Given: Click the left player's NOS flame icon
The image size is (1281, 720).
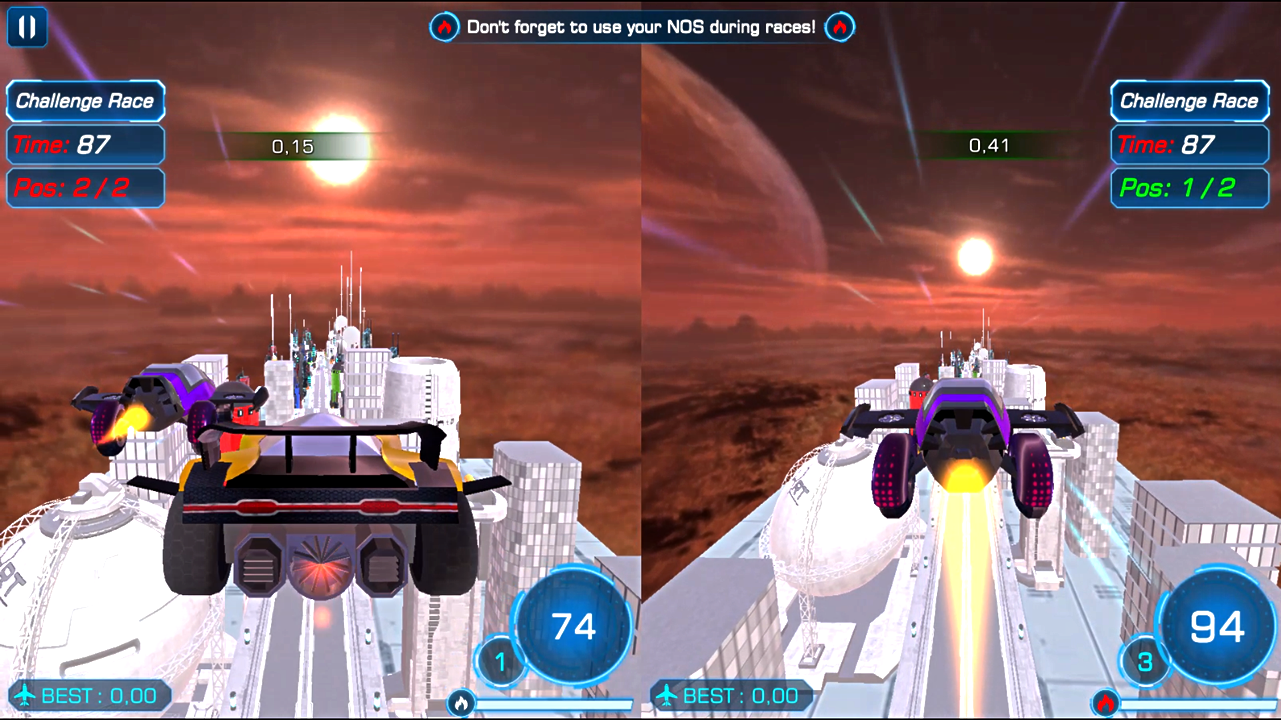Looking at the screenshot, I should pyautogui.click(x=460, y=704).
